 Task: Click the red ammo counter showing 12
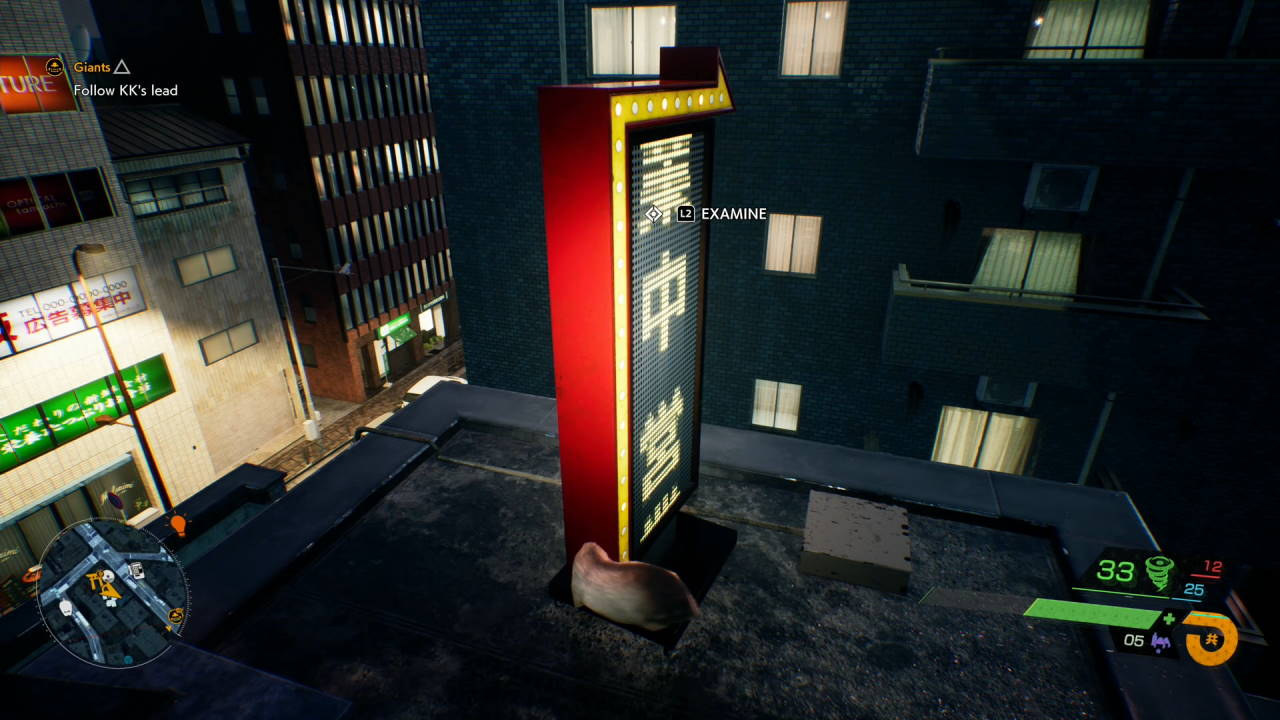pos(1213,565)
